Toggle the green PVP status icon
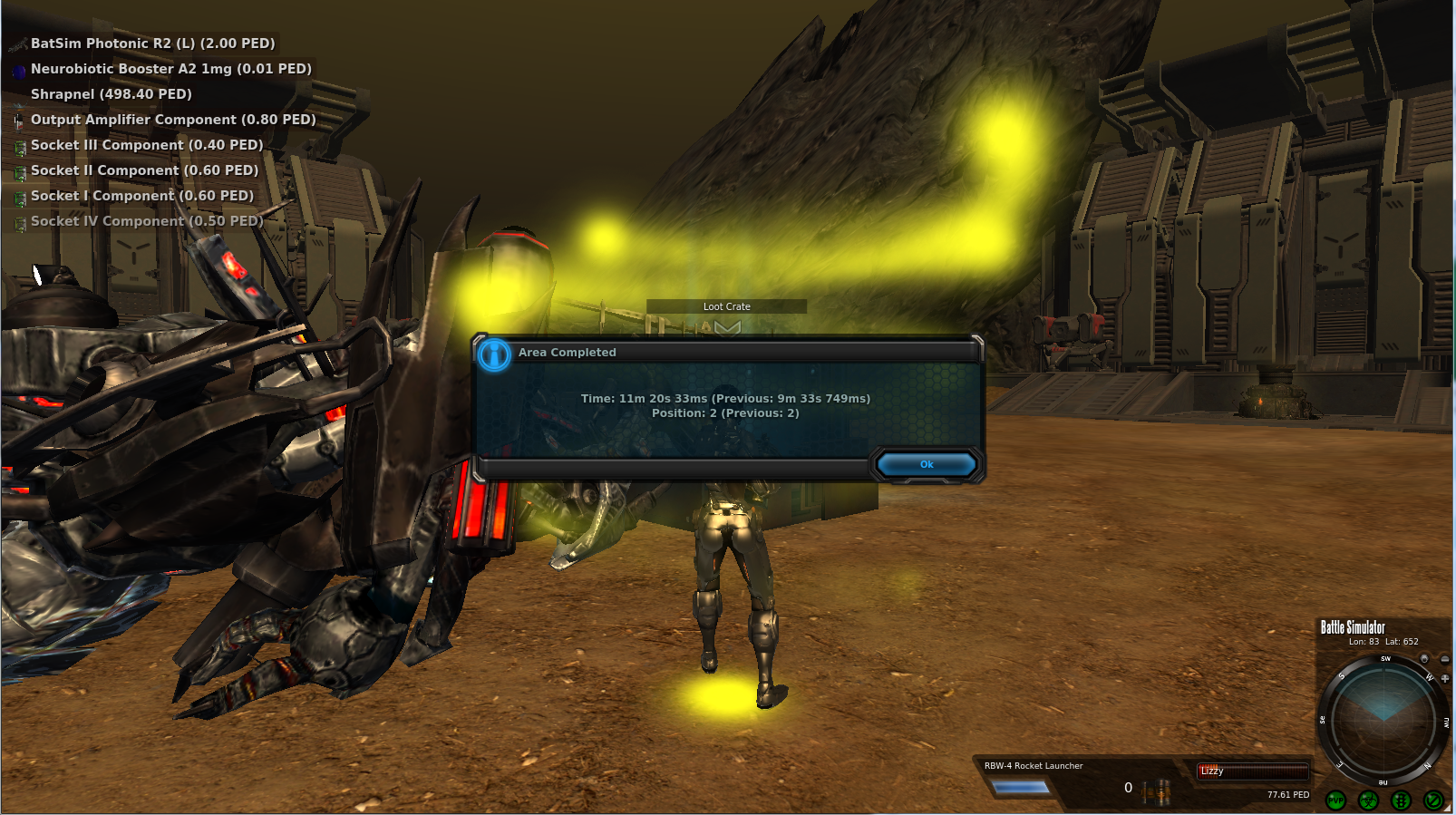The width and height of the screenshot is (1456, 815). point(1335,800)
